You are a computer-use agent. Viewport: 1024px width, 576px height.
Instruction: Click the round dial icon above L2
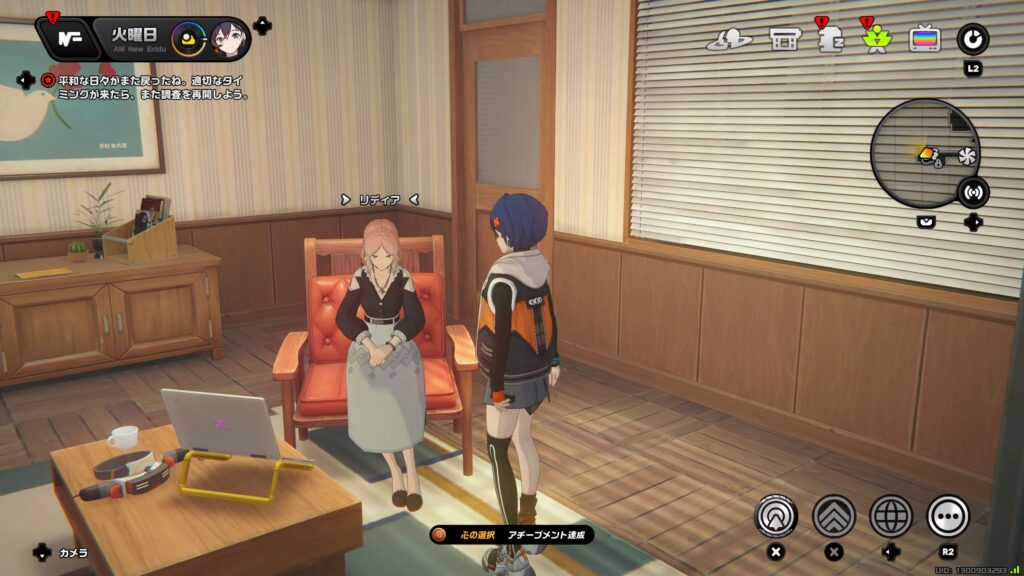click(972, 40)
